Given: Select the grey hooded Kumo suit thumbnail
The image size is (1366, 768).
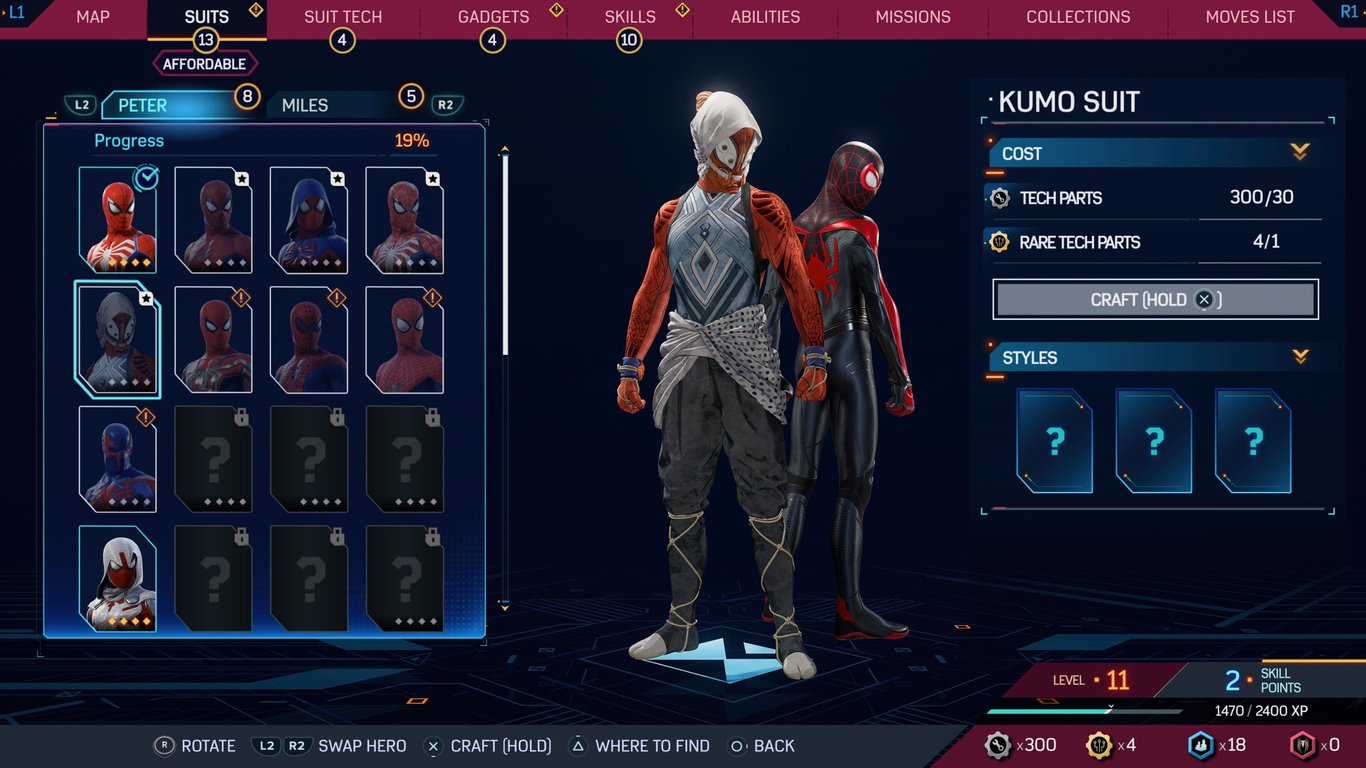Looking at the screenshot, I should point(117,339).
